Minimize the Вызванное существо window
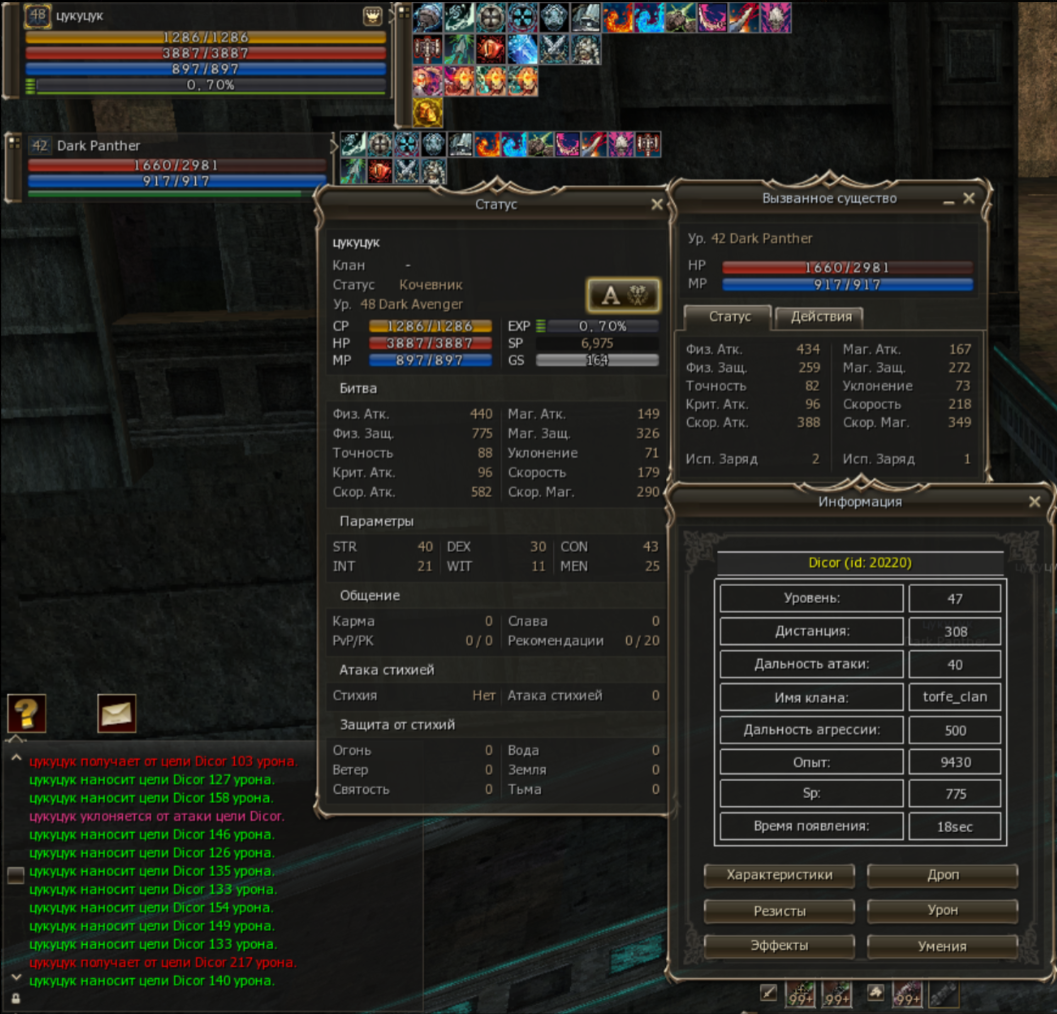 (948, 201)
